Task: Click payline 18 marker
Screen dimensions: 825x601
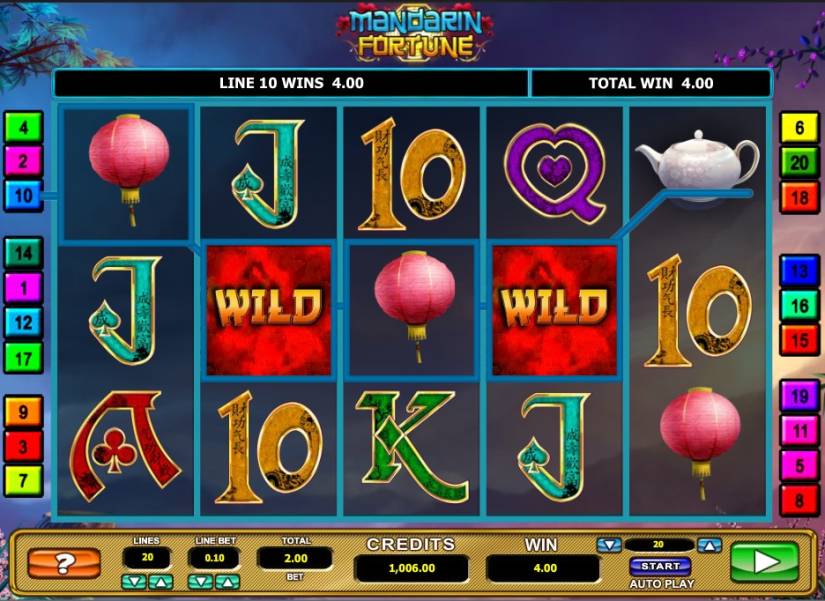Action: [800, 197]
